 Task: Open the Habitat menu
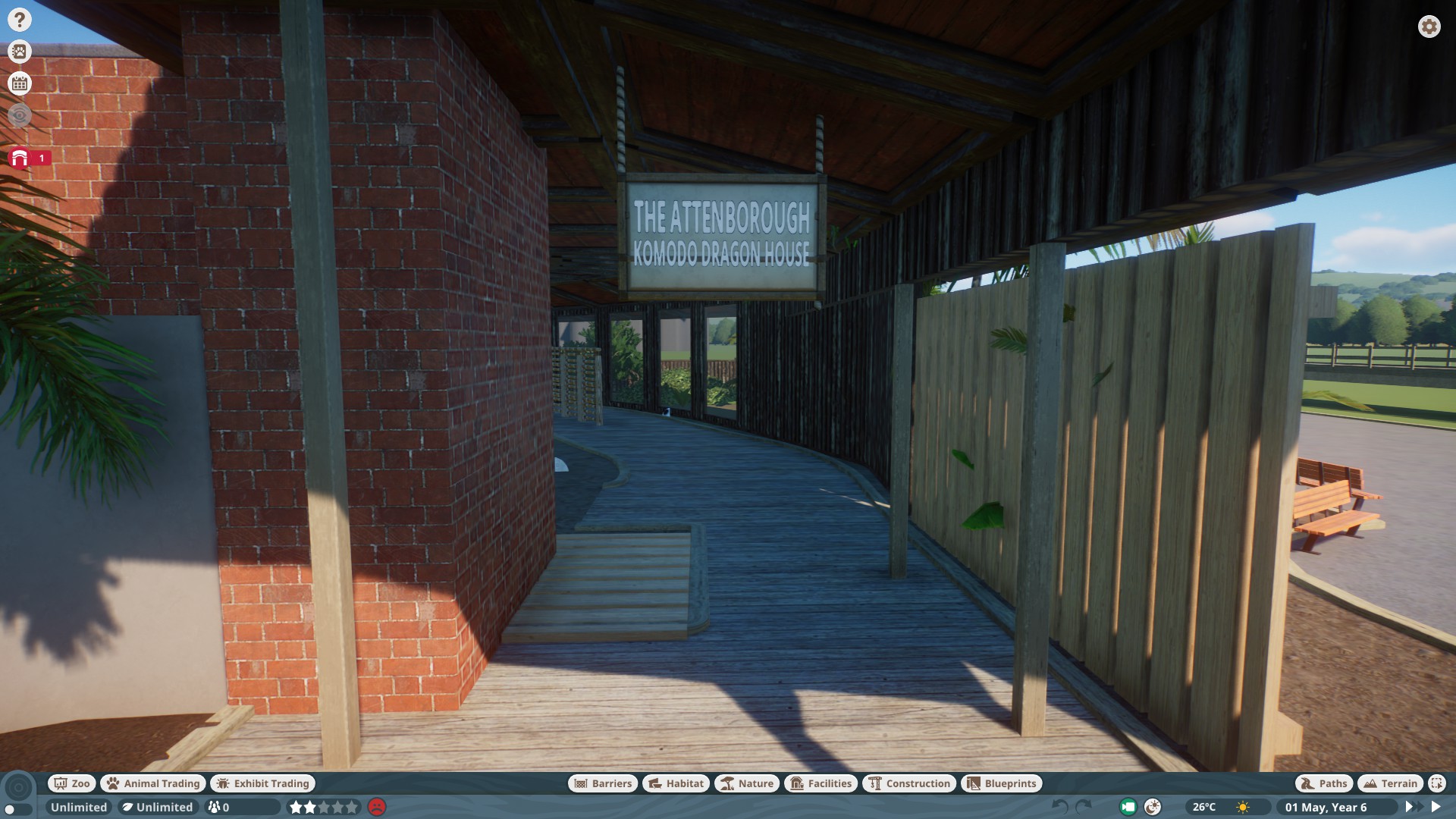point(675,783)
